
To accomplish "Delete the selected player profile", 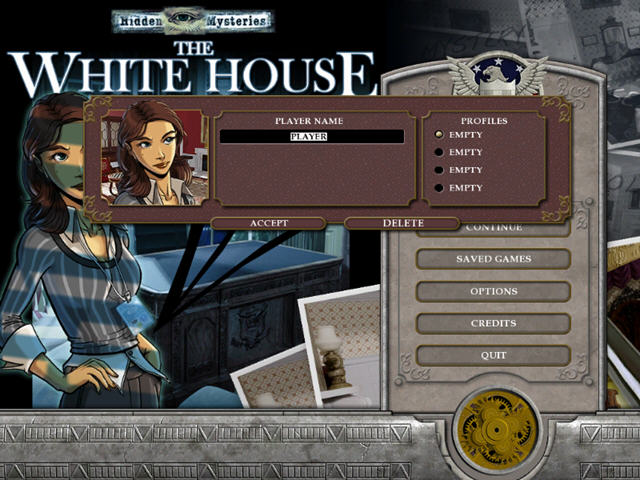I will click(402, 223).
